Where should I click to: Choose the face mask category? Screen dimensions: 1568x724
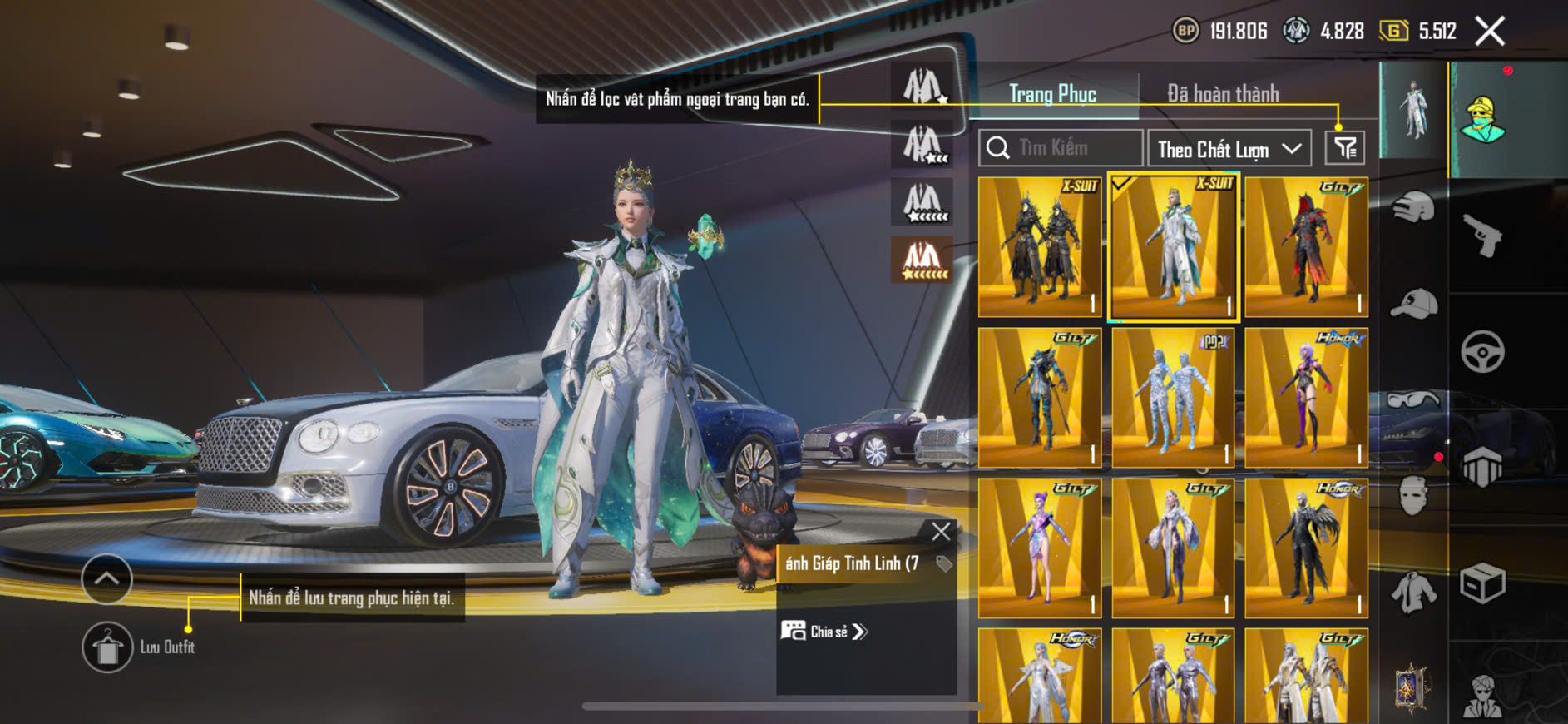click(1413, 497)
